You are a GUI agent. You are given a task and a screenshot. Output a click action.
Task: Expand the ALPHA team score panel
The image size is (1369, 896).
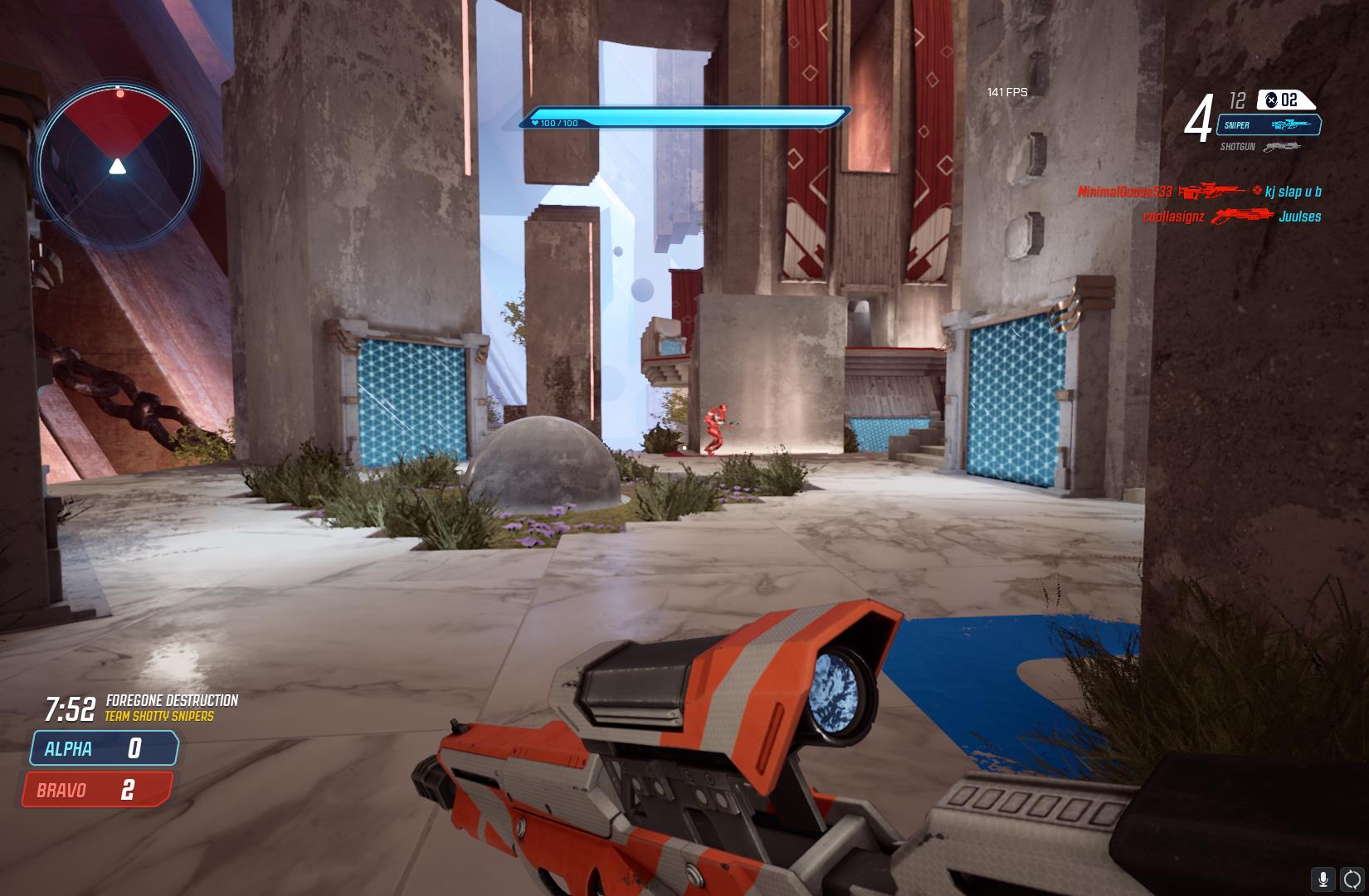pyautogui.click(x=102, y=748)
